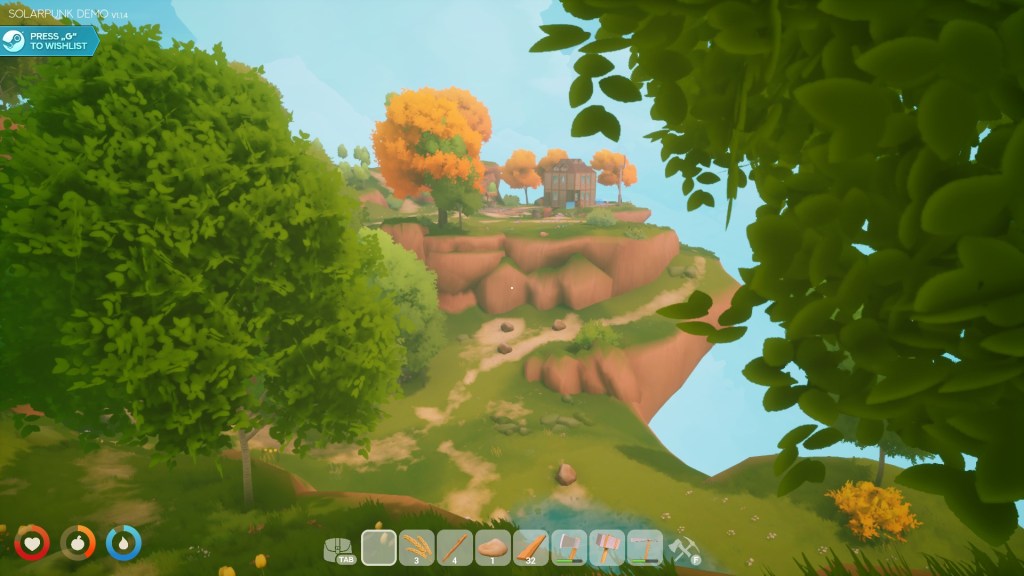Equip the hammer from the hotbar
This screenshot has width=1024, height=576.
607,547
